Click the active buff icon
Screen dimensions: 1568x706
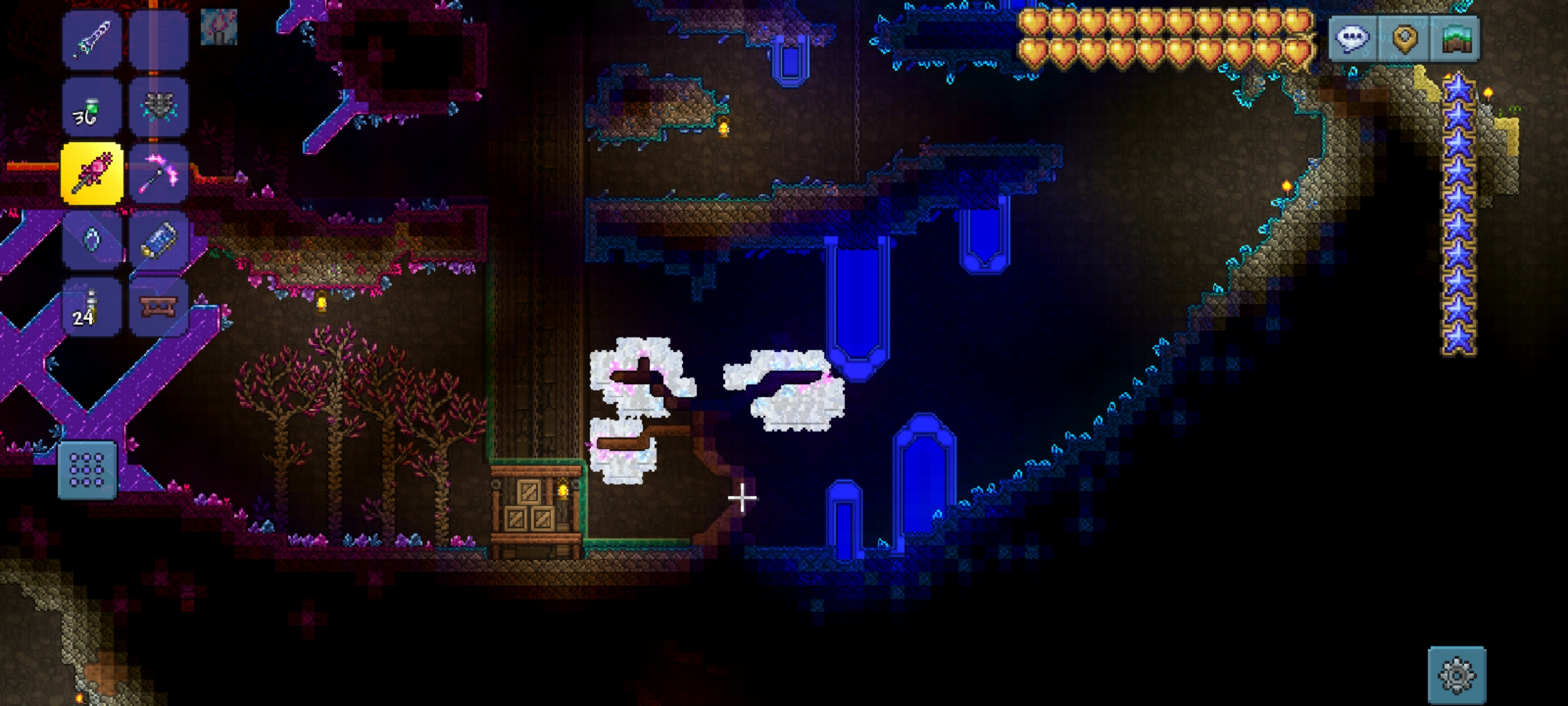(218, 27)
